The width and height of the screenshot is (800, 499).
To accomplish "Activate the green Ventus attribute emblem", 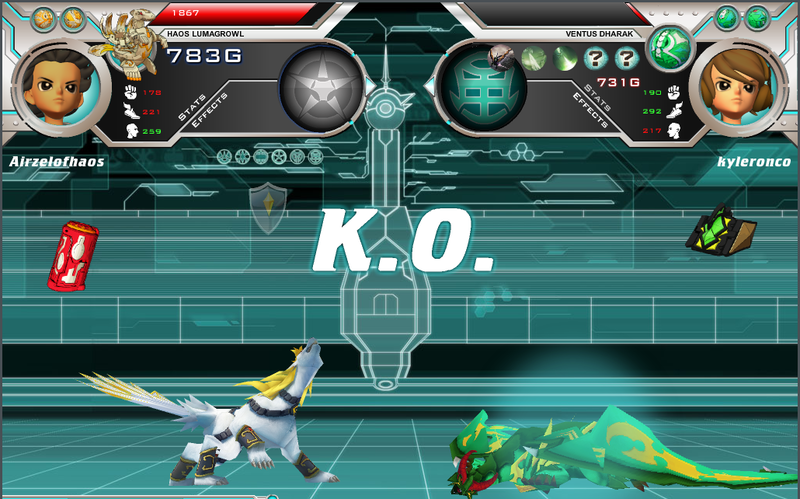I will 479,87.
